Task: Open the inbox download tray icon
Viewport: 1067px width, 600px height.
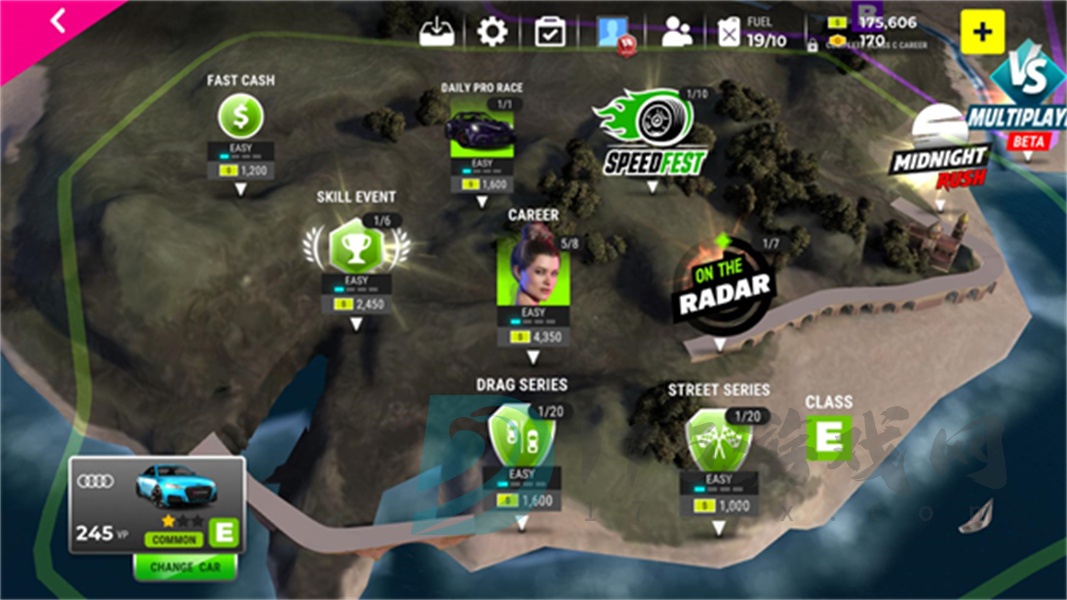Action: click(439, 31)
